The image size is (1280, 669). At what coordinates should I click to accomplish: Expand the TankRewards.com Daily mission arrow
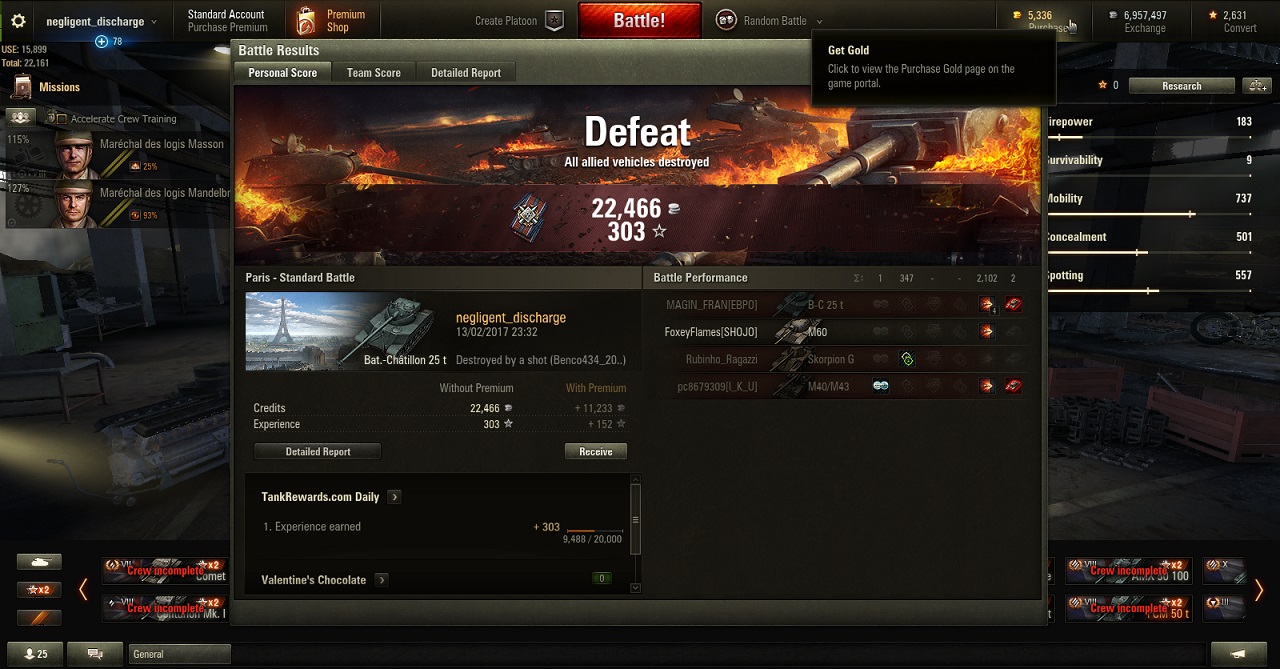(x=394, y=497)
